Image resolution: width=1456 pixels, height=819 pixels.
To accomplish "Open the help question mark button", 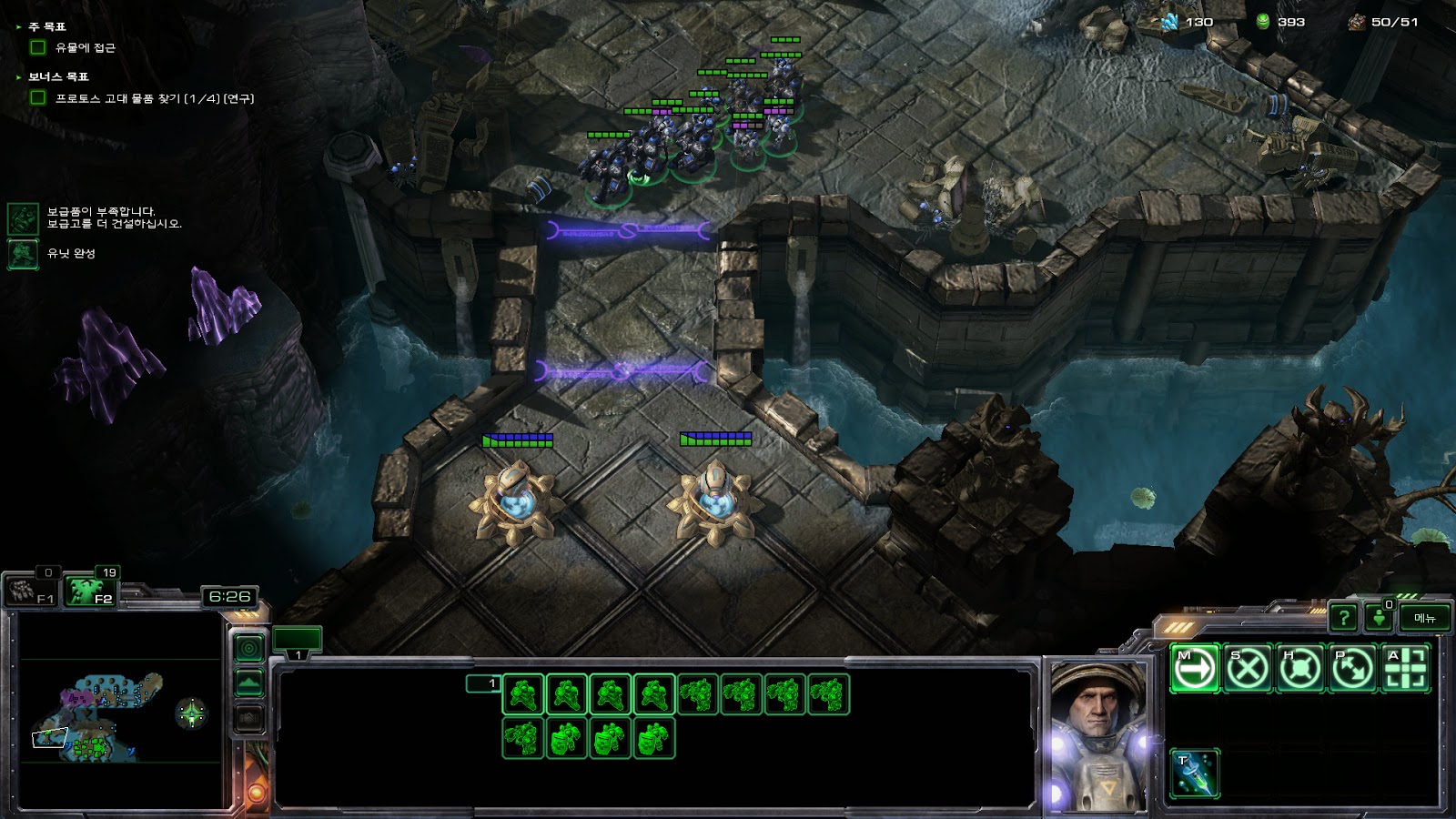I will pyautogui.click(x=1343, y=618).
